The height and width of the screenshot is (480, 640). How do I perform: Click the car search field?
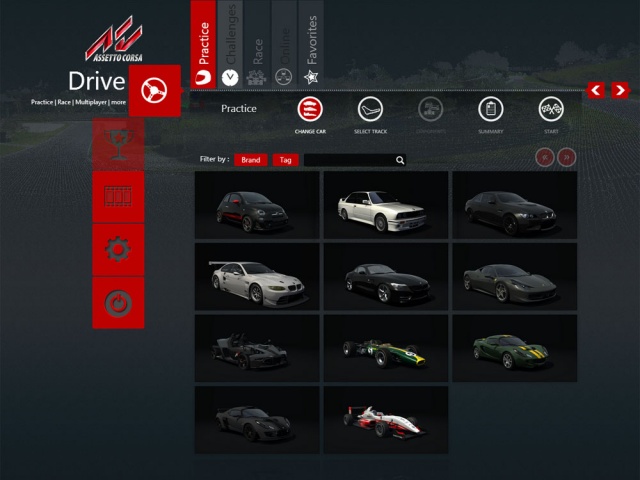click(348, 160)
